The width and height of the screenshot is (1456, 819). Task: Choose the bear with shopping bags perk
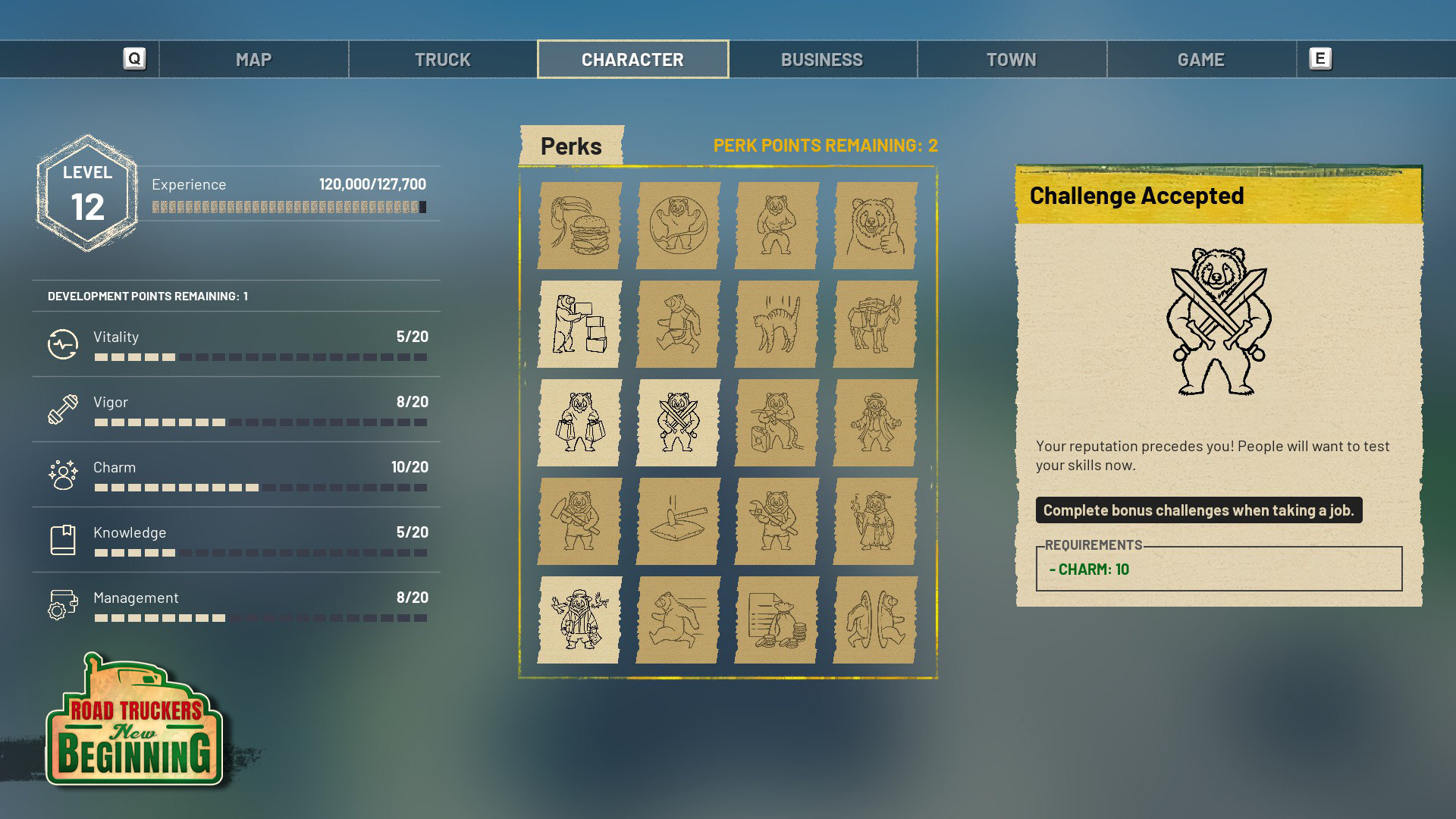(579, 422)
